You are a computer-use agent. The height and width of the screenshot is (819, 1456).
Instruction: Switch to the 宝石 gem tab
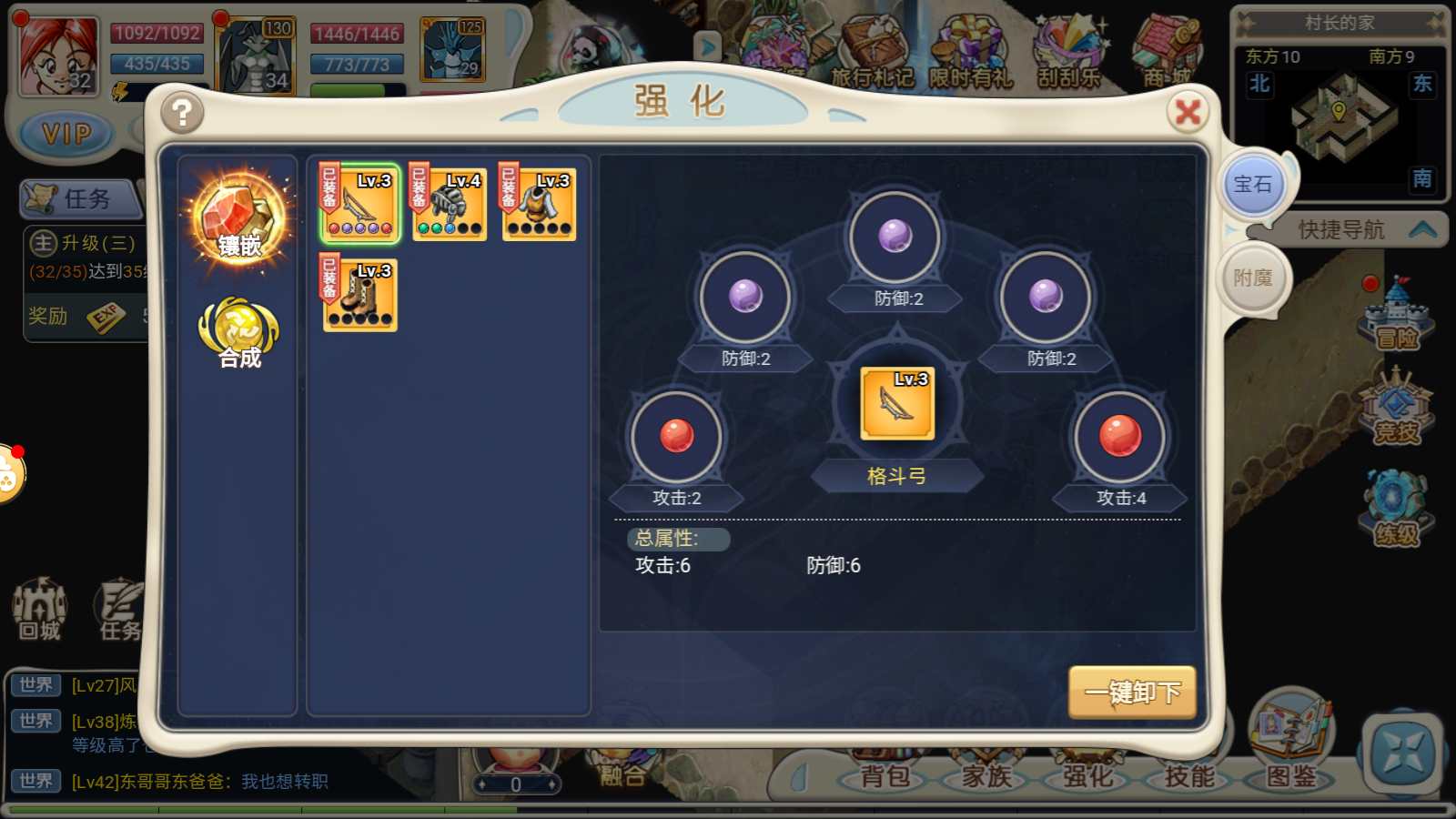pyautogui.click(x=1254, y=185)
